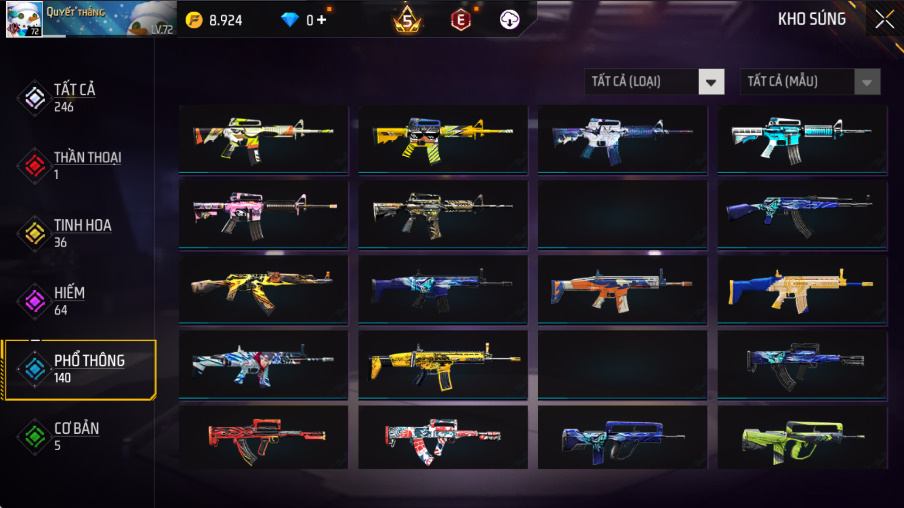Select the cyan and white M4A1 skin
The image size is (904, 508).
tap(801, 139)
